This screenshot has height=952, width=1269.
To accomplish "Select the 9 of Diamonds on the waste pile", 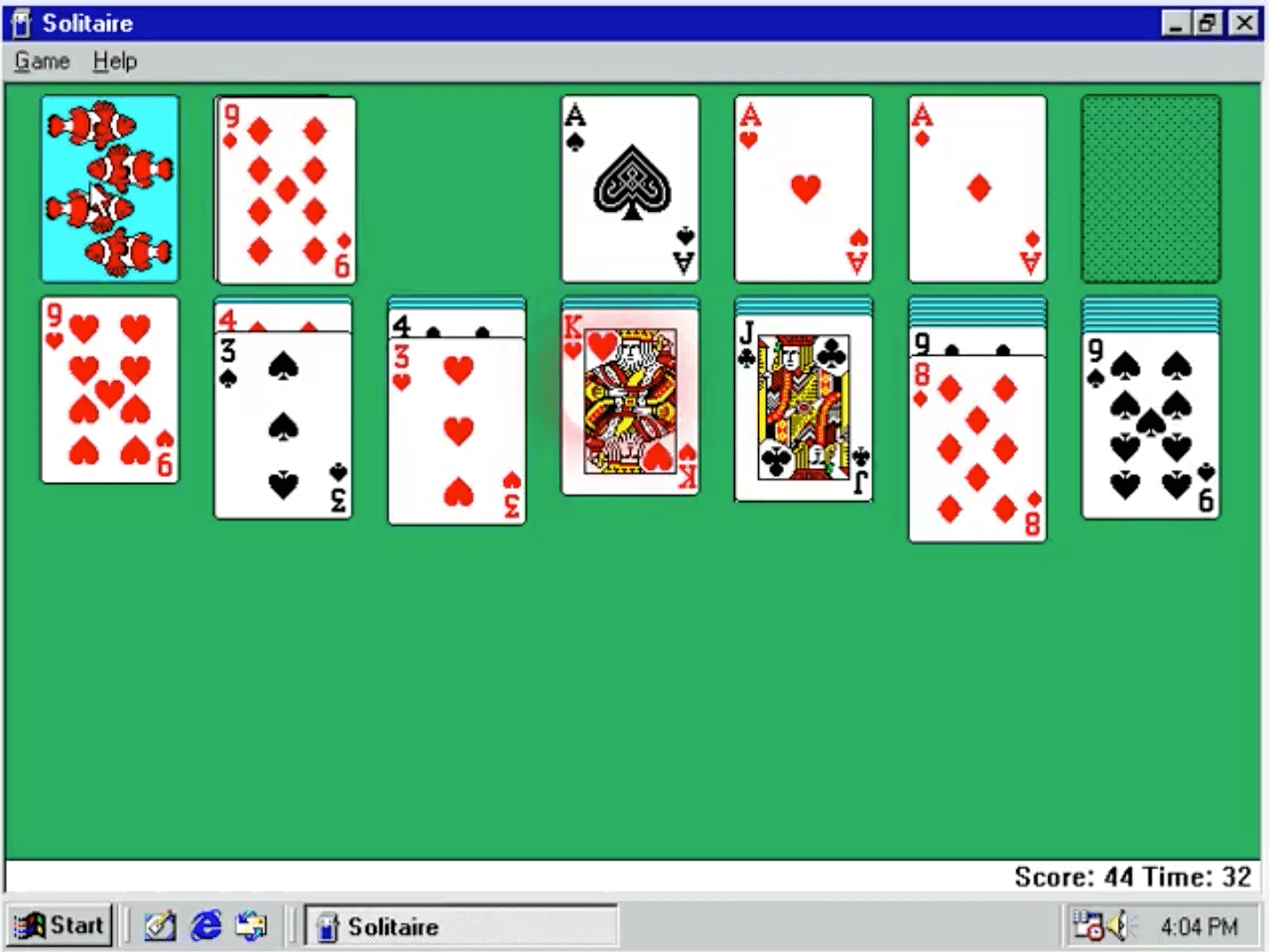I will [283, 188].
